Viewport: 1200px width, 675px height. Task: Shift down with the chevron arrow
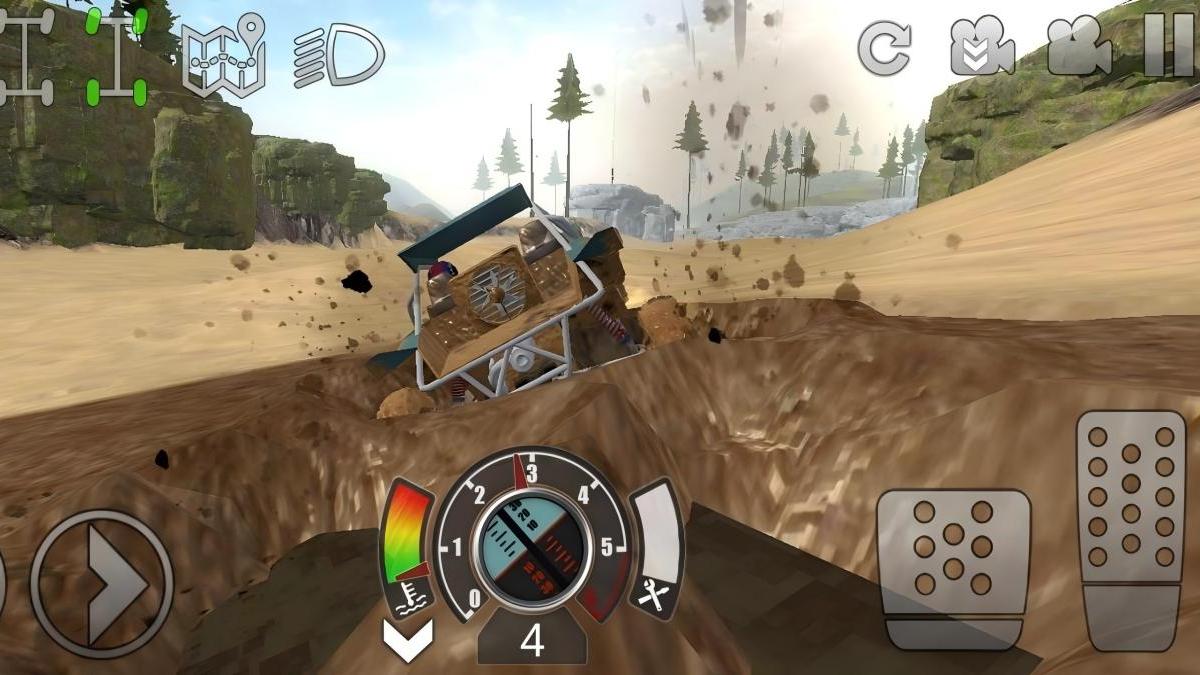[x=408, y=638]
